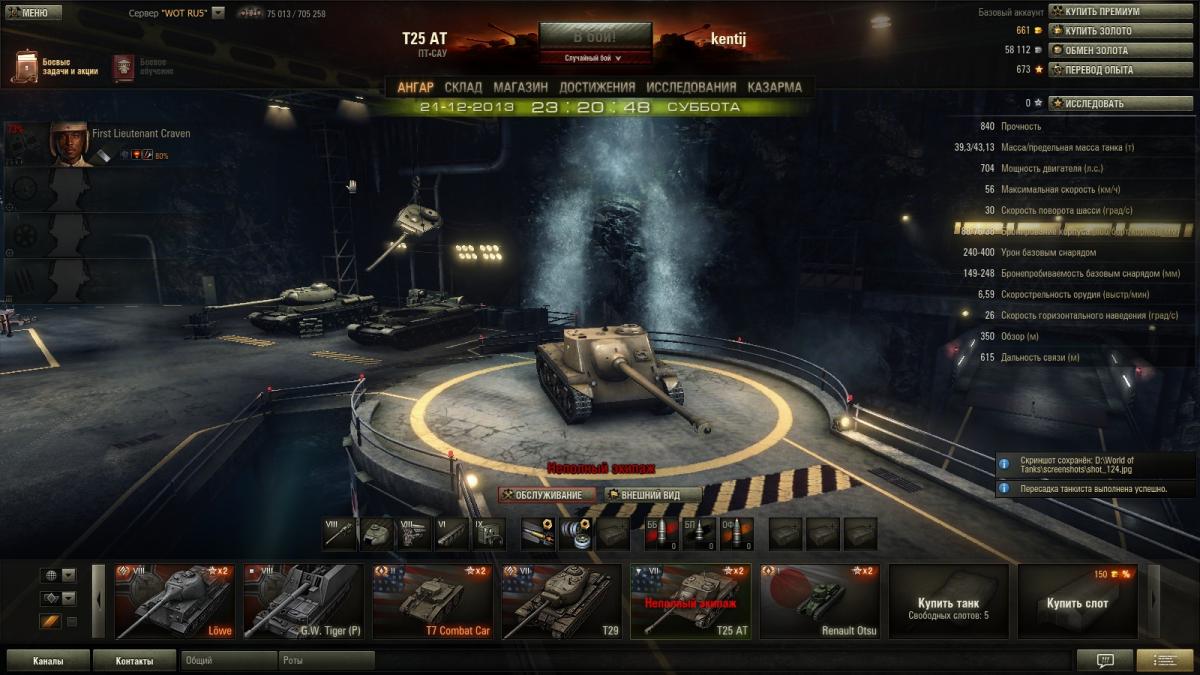Image resolution: width=1200 pixels, height=675 pixels.
Task: Select the T29 tank in carousel
Action: [x=561, y=601]
